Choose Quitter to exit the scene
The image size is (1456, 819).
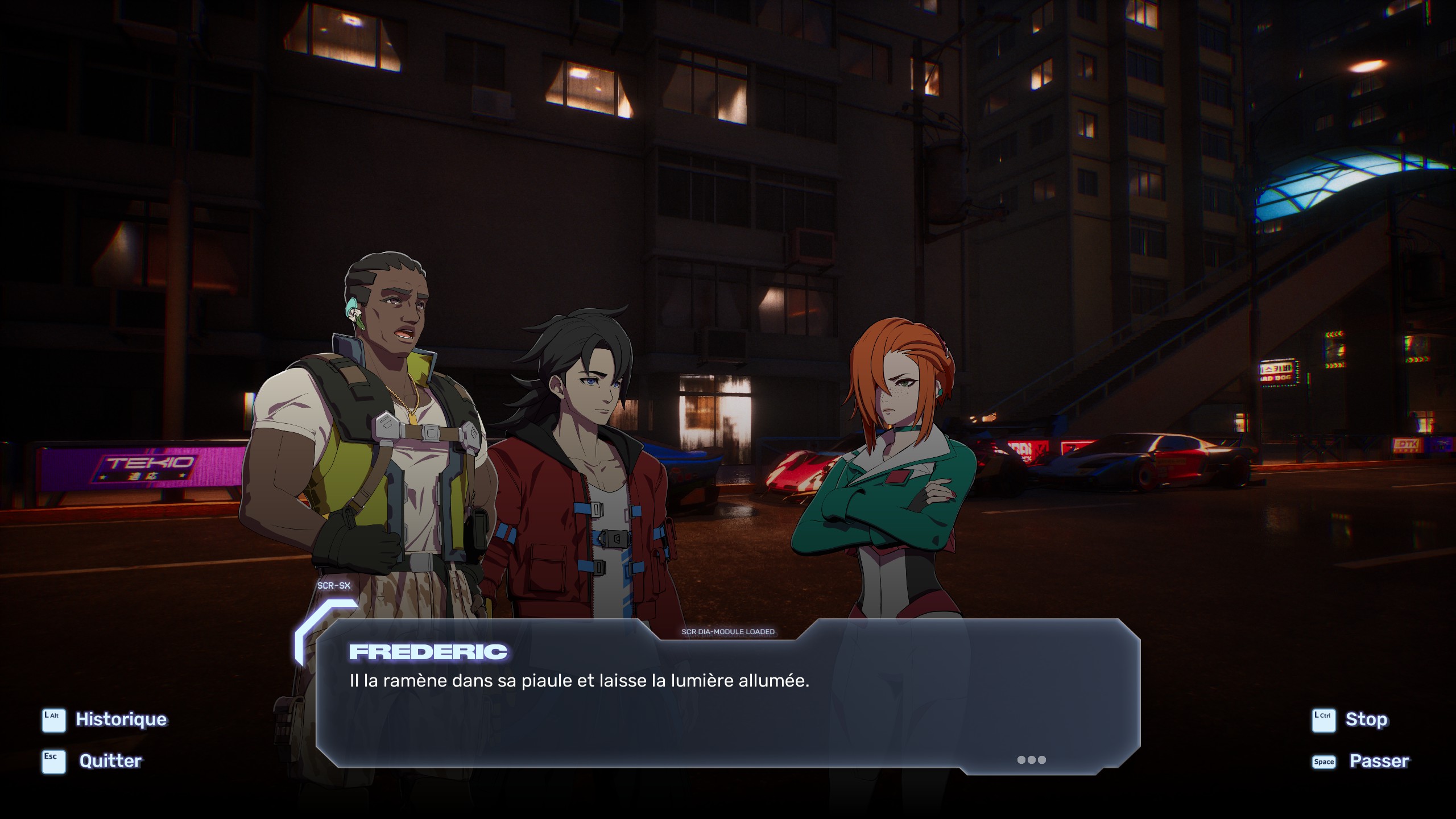click(110, 762)
